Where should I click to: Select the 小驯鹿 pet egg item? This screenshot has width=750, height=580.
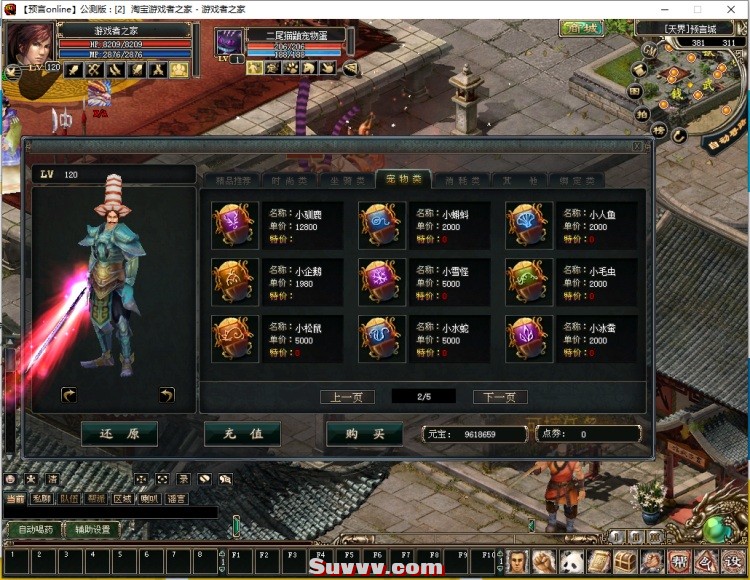[235, 225]
